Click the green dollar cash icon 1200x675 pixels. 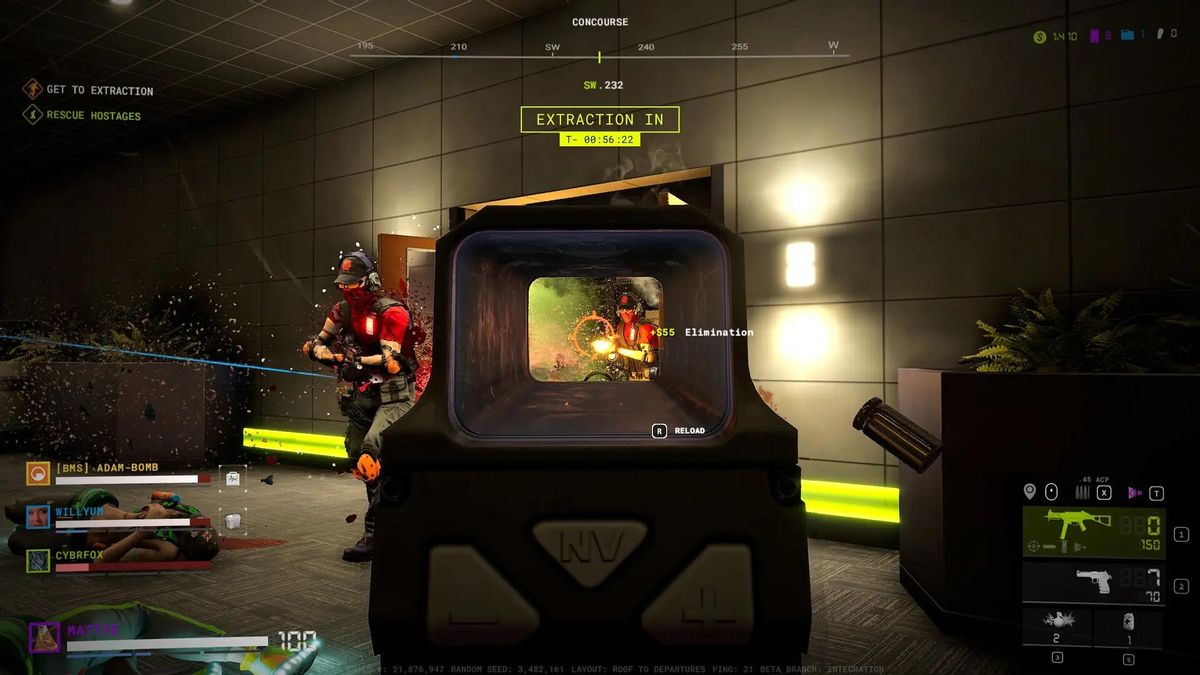coord(1040,36)
